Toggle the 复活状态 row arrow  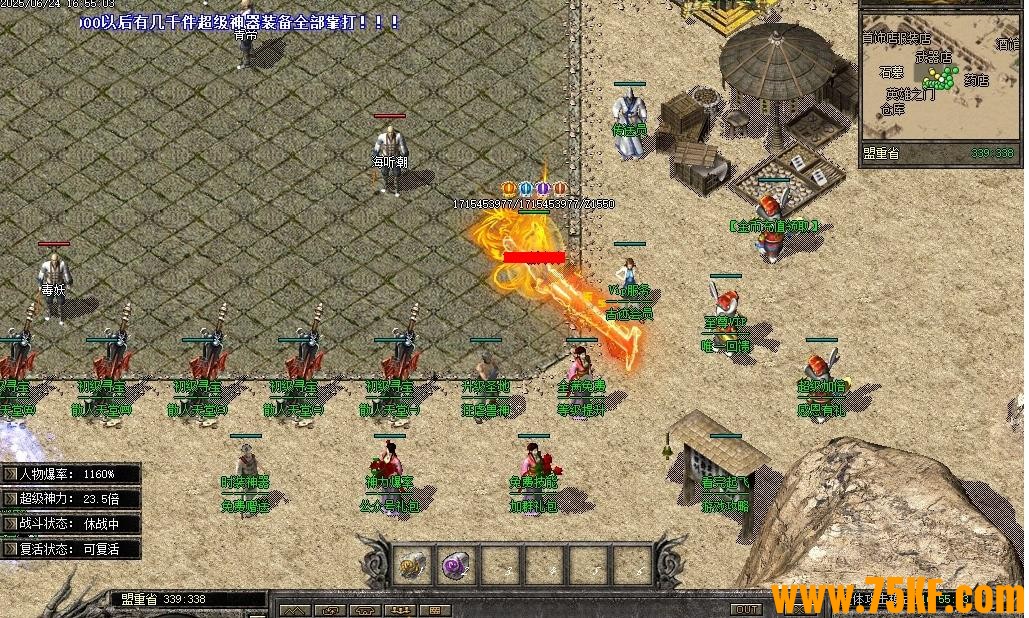pos(10,548)
